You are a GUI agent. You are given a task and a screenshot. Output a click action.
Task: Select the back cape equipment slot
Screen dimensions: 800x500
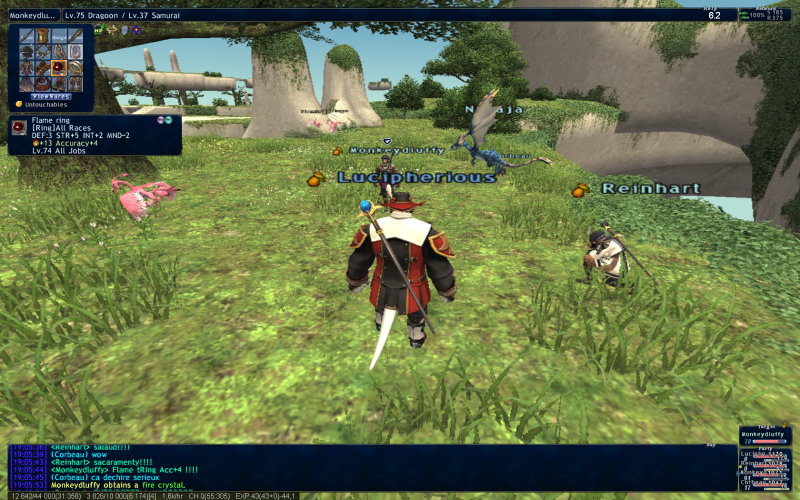(28, 83)
